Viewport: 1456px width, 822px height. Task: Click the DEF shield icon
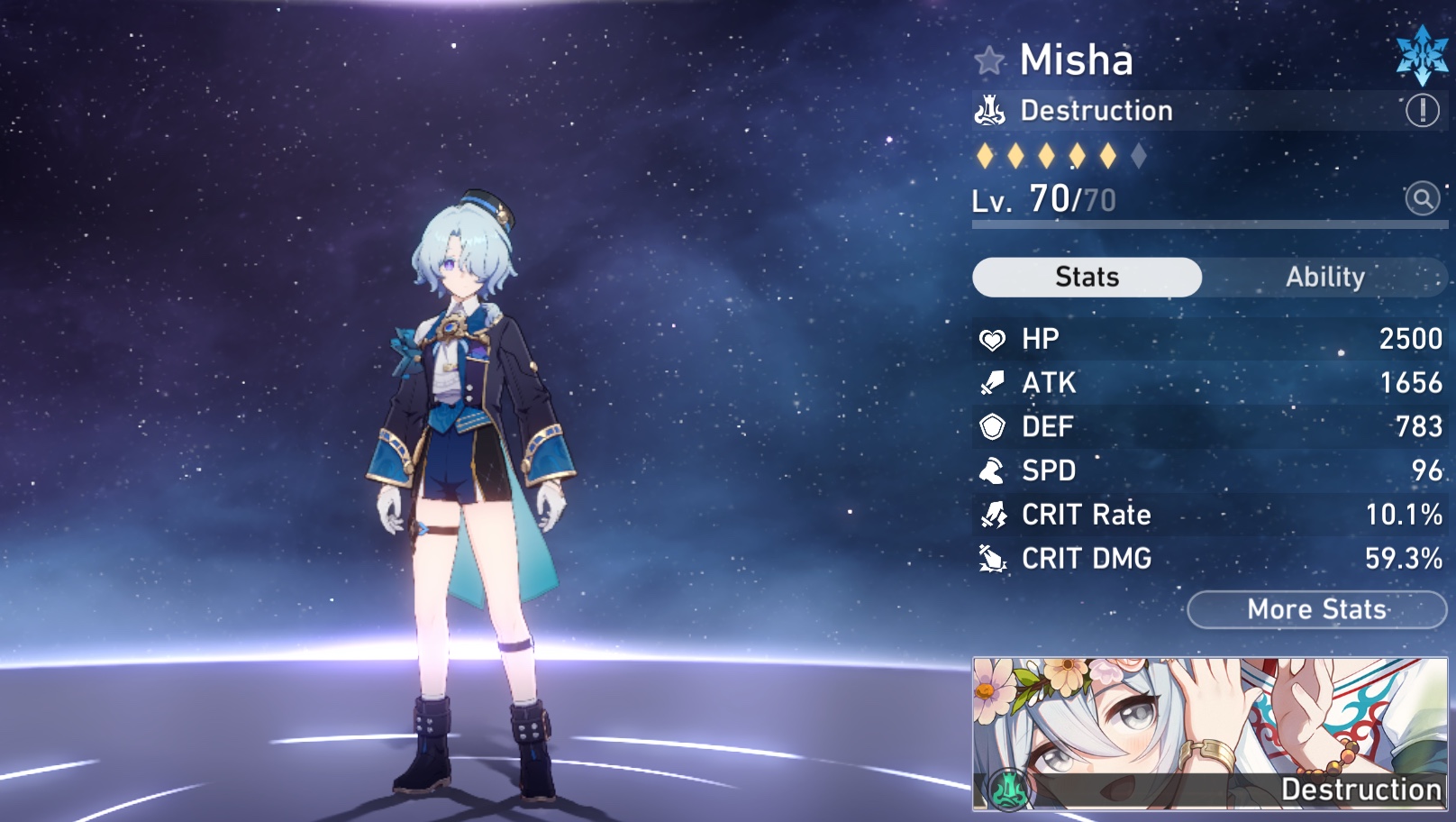pos(992,427)
